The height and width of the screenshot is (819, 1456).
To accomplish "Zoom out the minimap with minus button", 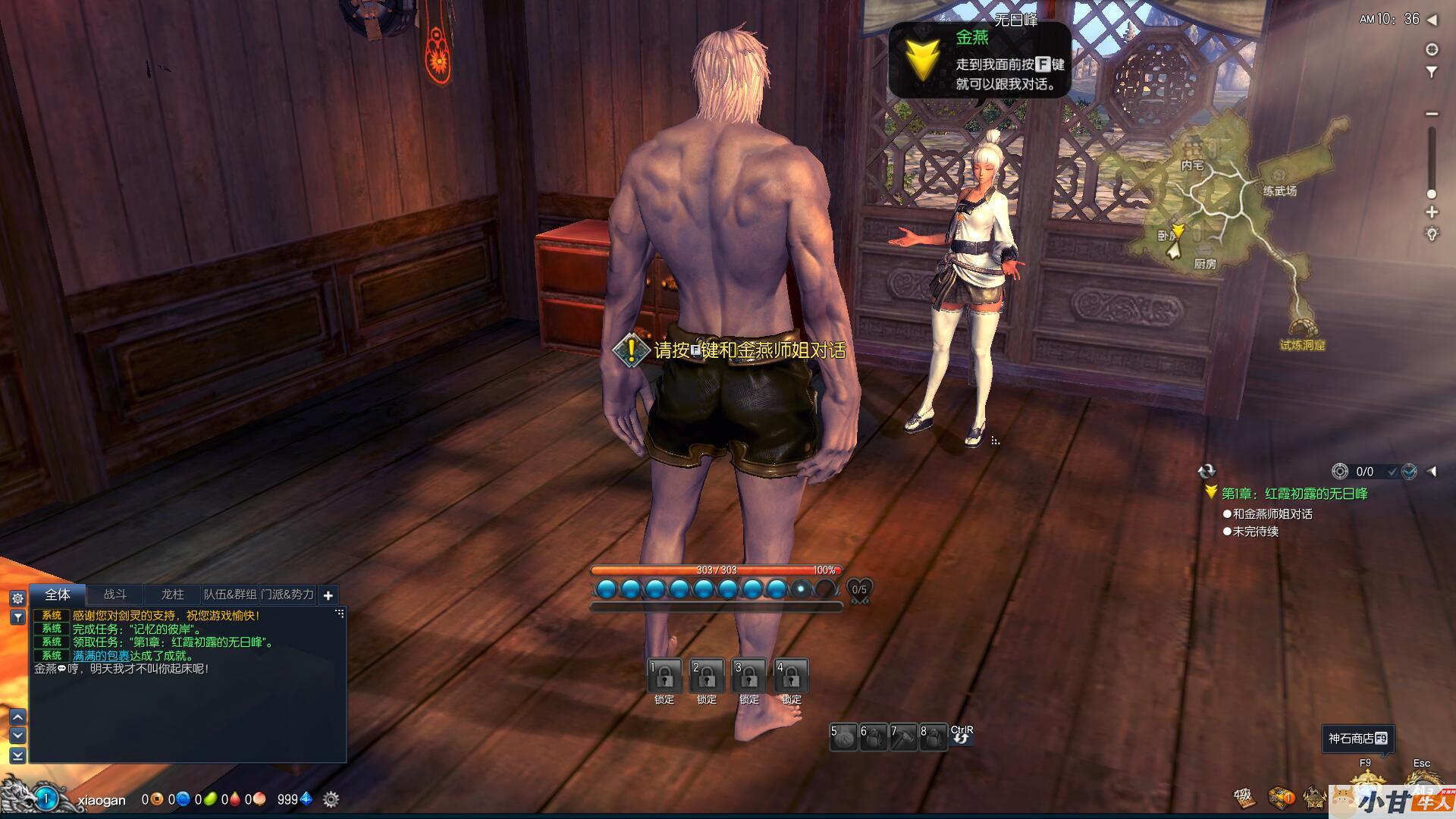I will point(1432,114).
